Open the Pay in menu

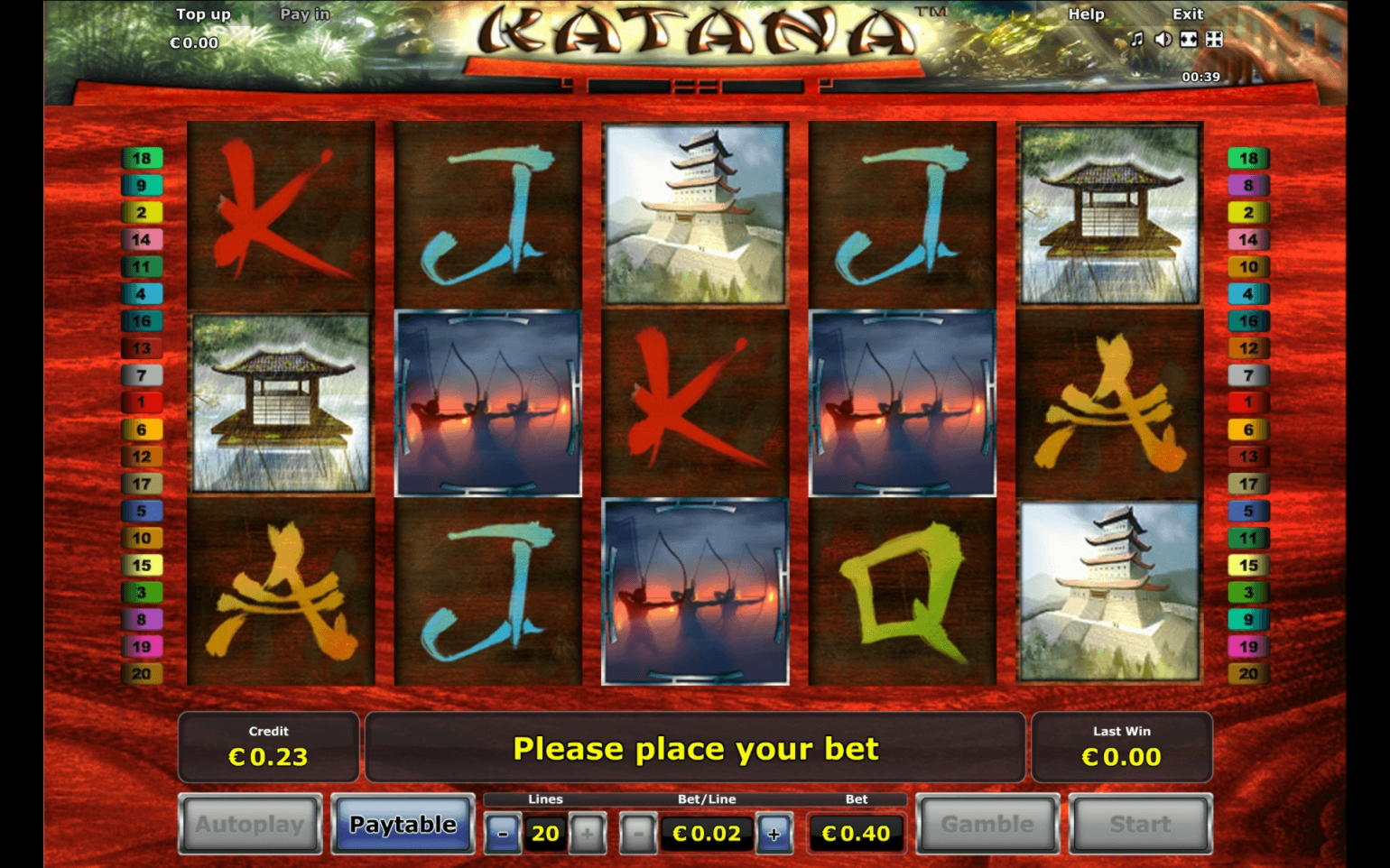click(305, 14)
